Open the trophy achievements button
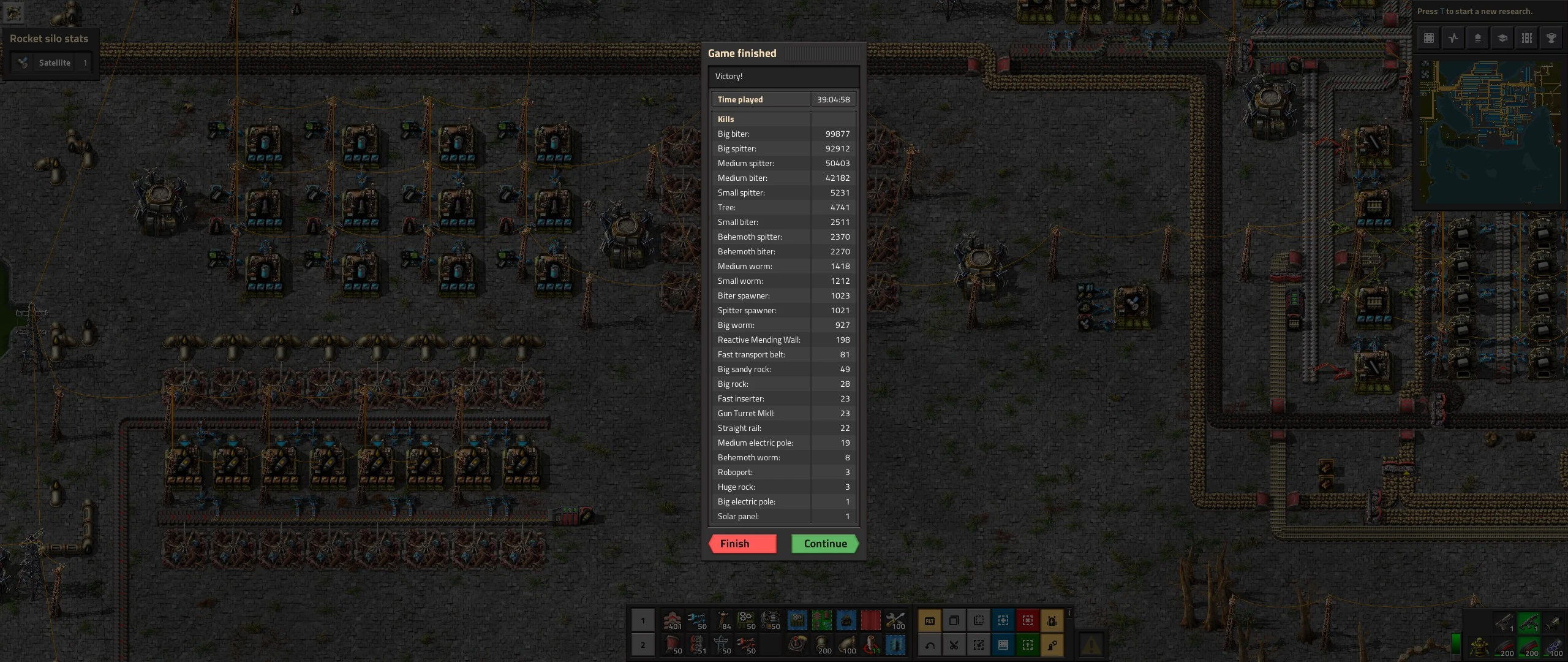Screen dimensions: 1568x662 1551,38
